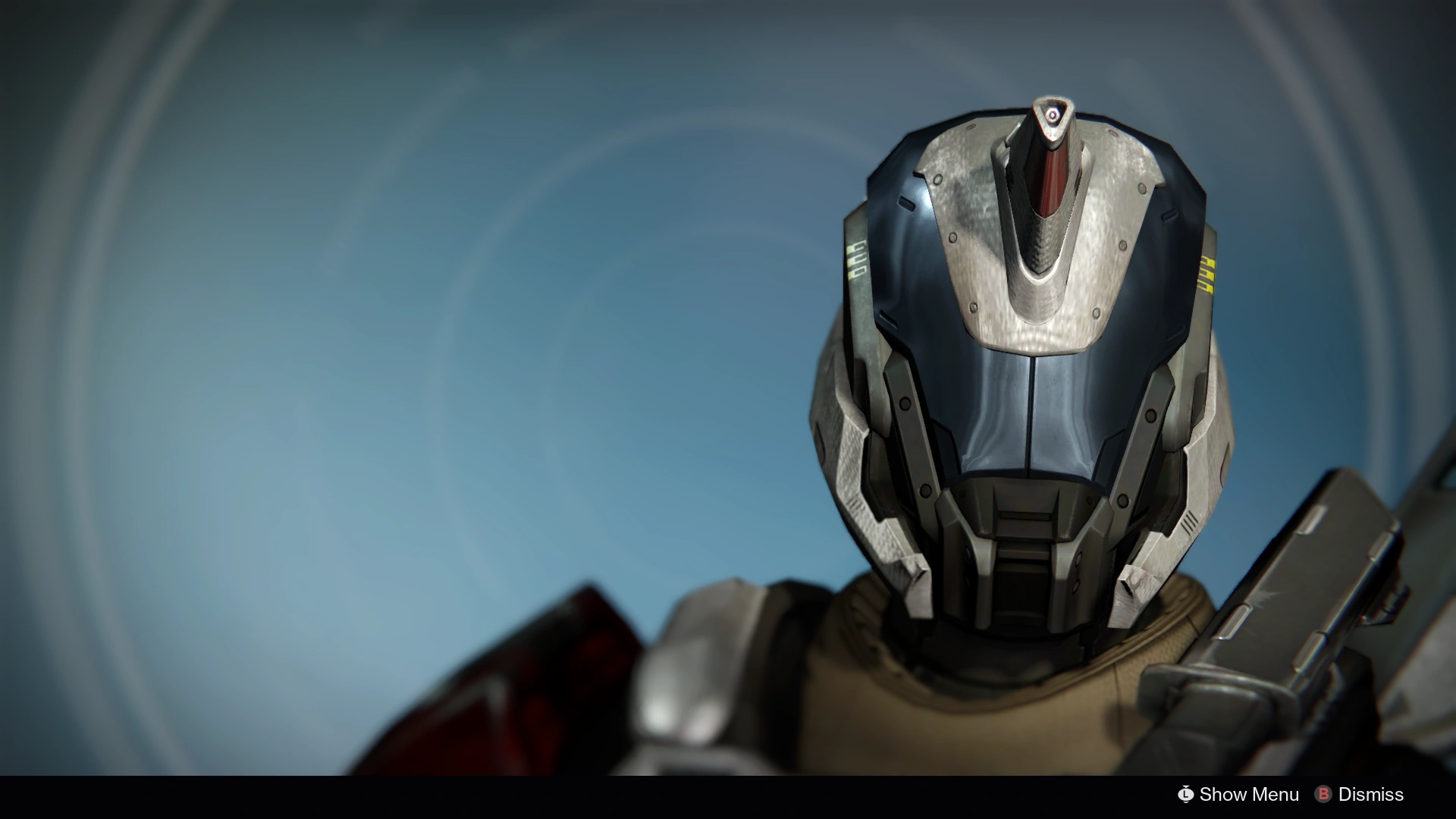Screen dimensions: 1456x819
Task: Click the bottom black UI prompt bar
Action: coord(728,795)
